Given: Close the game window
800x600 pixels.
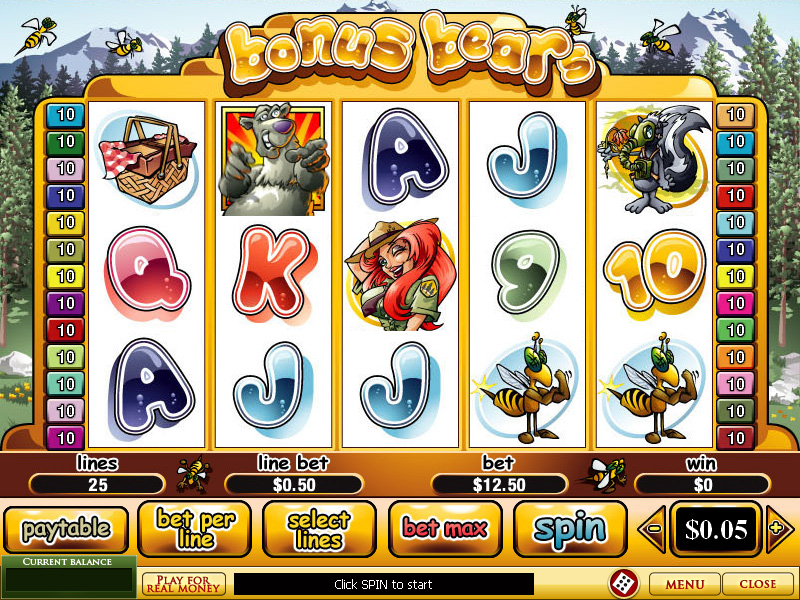Looking at the screenshot, I should [x=757, y=584].
